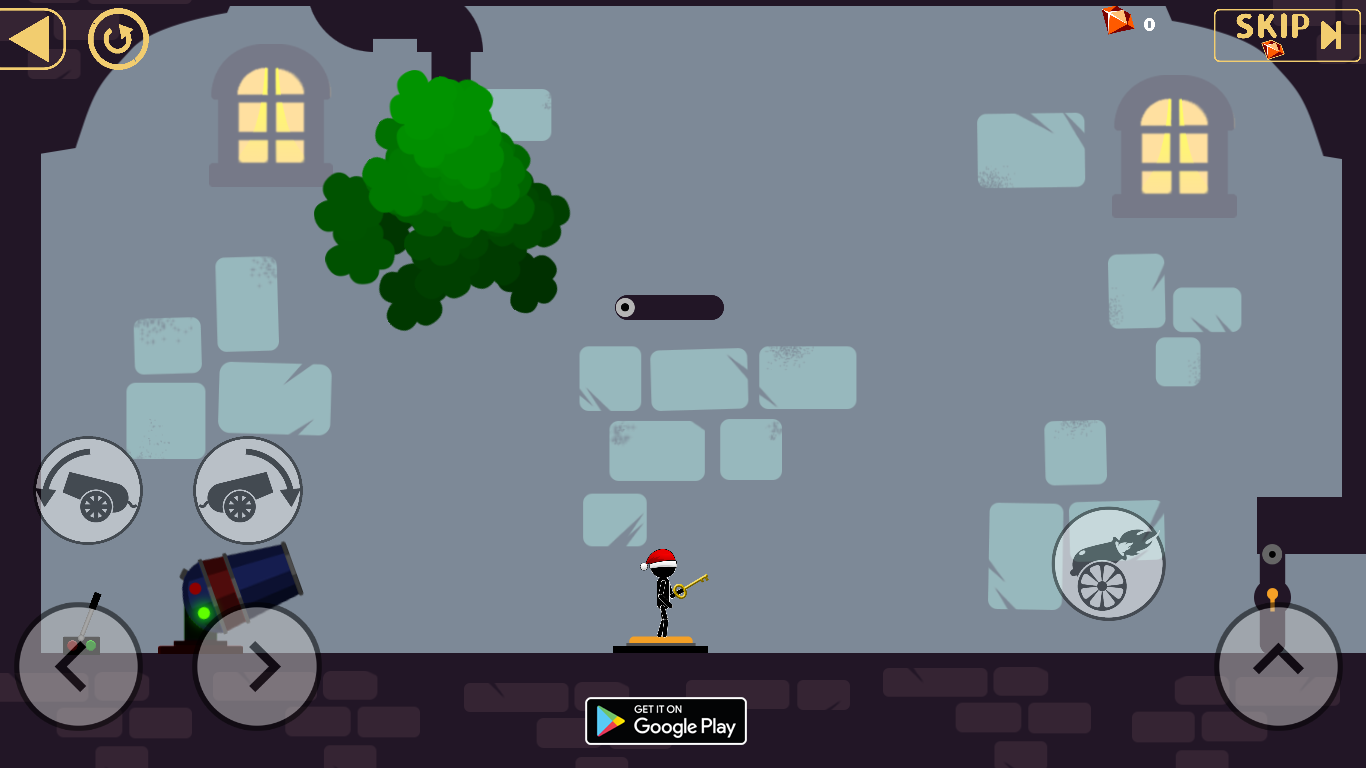Tap the golden key the stickman holds

(692, 585)
